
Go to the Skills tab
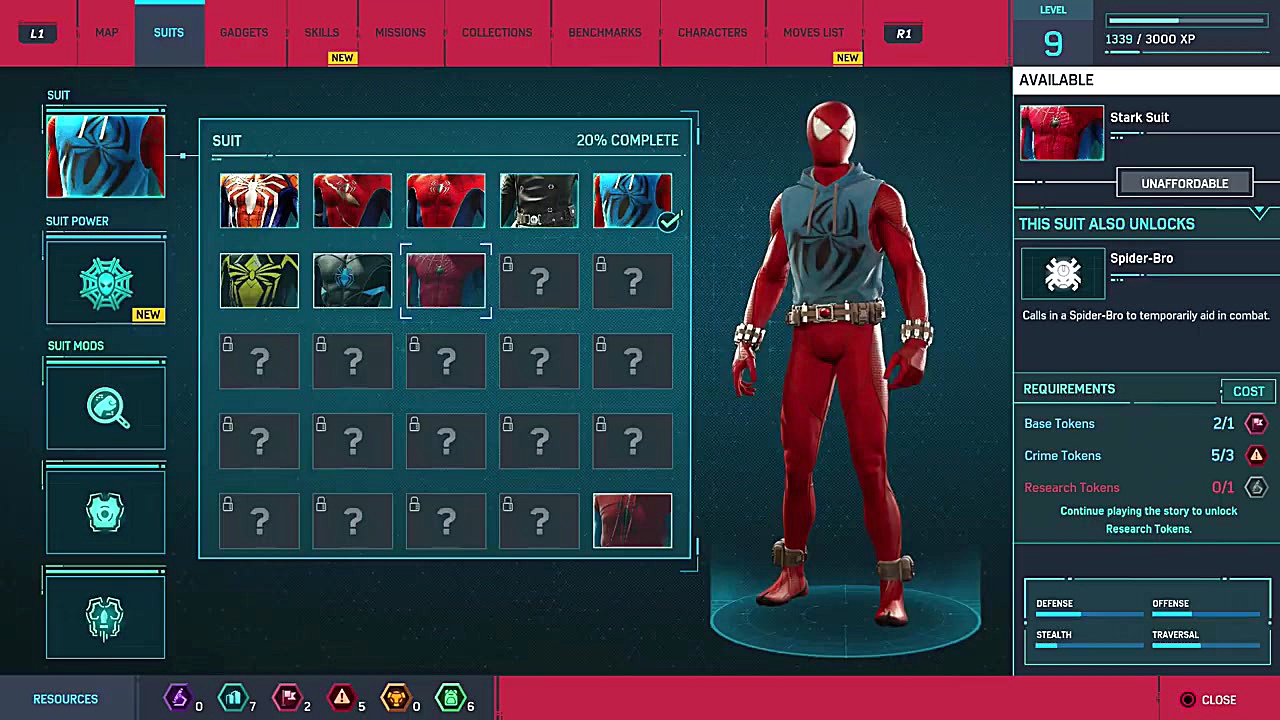click(322, 33)
